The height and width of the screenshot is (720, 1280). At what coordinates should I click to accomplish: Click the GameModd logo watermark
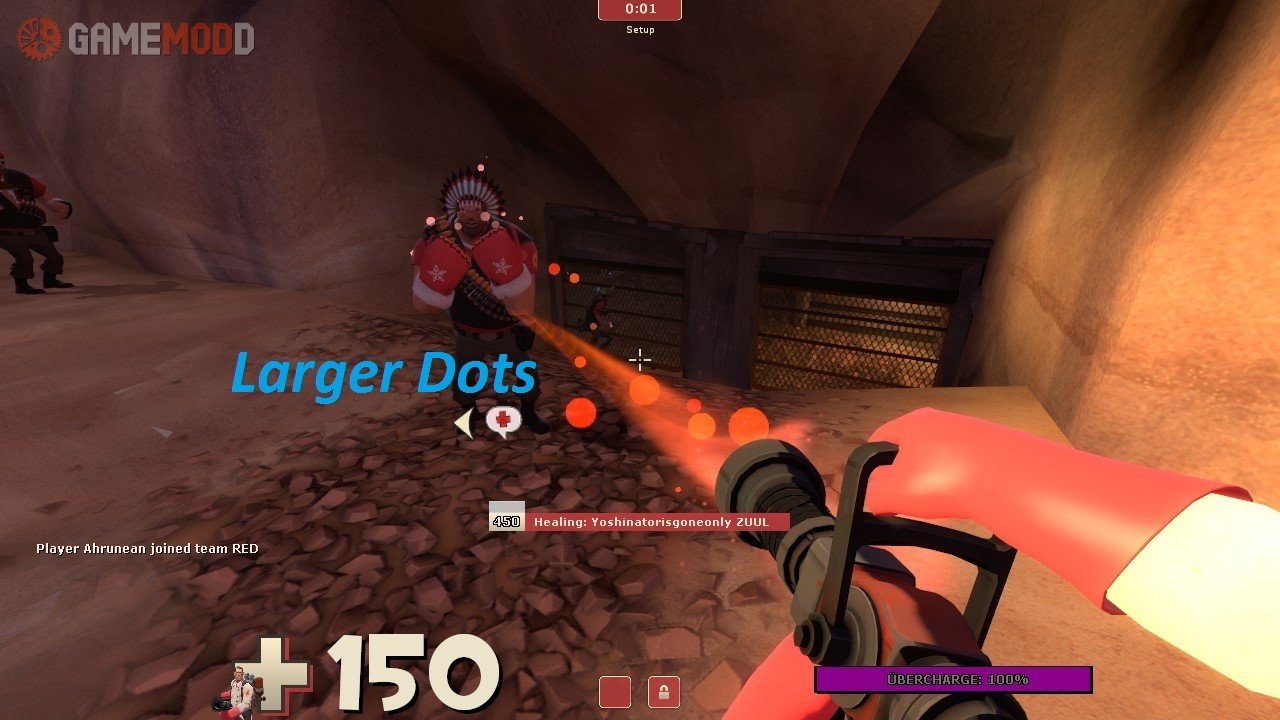pos(135,39)
